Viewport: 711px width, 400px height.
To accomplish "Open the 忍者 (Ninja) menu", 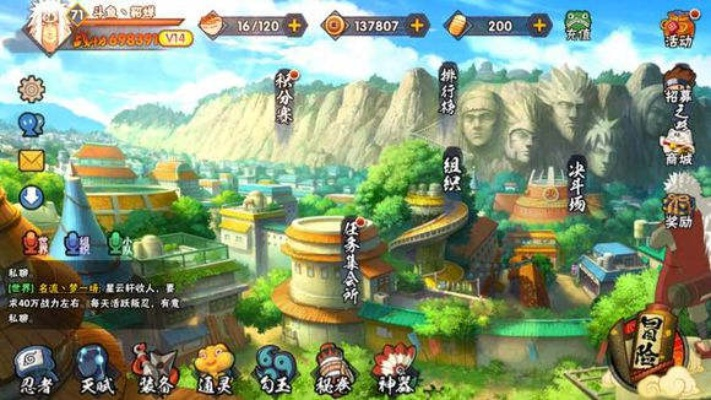I will pyautogui.click(x=37, y=368).
